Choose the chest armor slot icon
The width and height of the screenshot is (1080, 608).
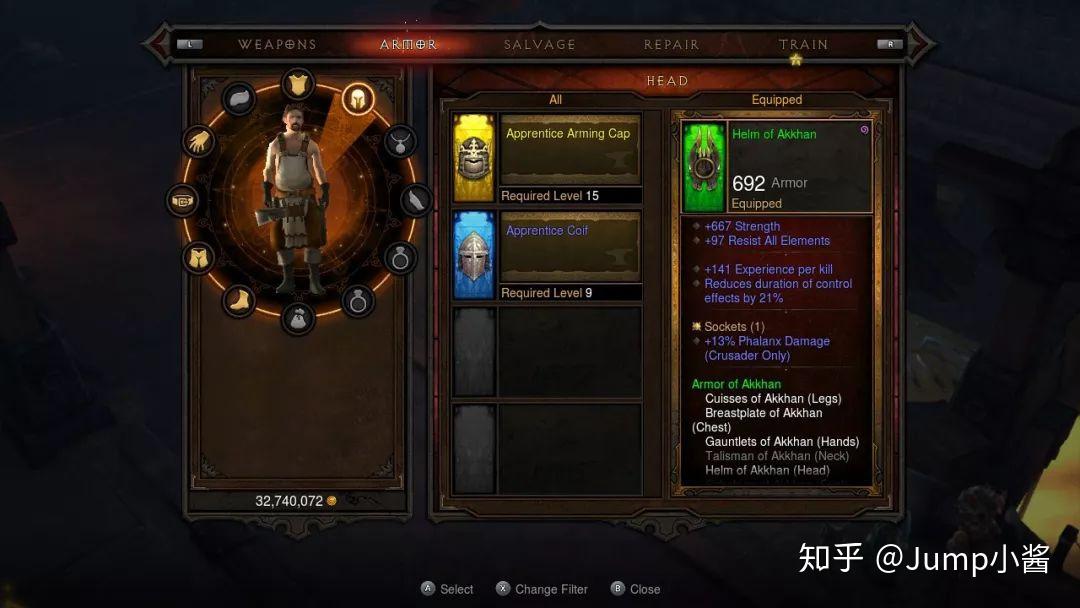[x=298, y=84]
